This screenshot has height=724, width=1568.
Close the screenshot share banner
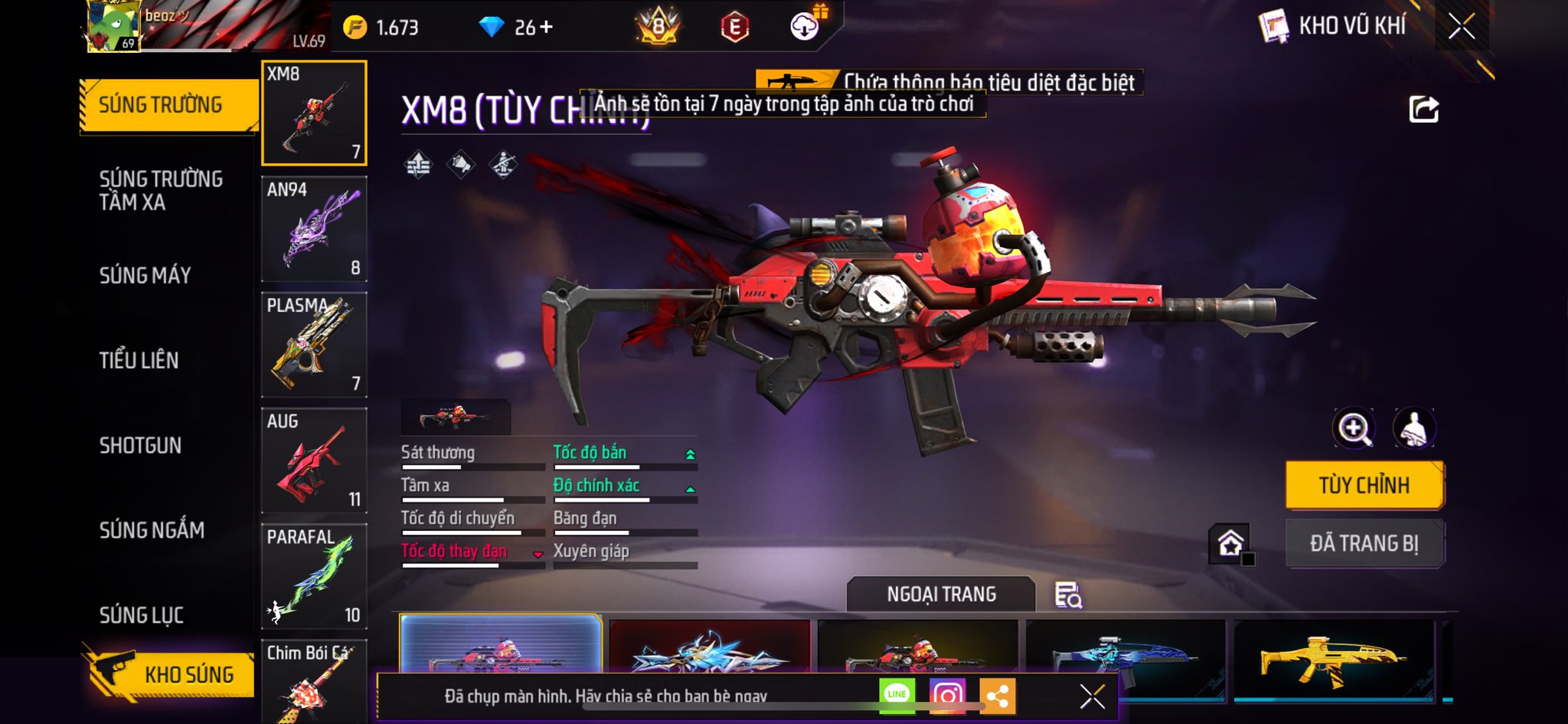pos(1092,696)
